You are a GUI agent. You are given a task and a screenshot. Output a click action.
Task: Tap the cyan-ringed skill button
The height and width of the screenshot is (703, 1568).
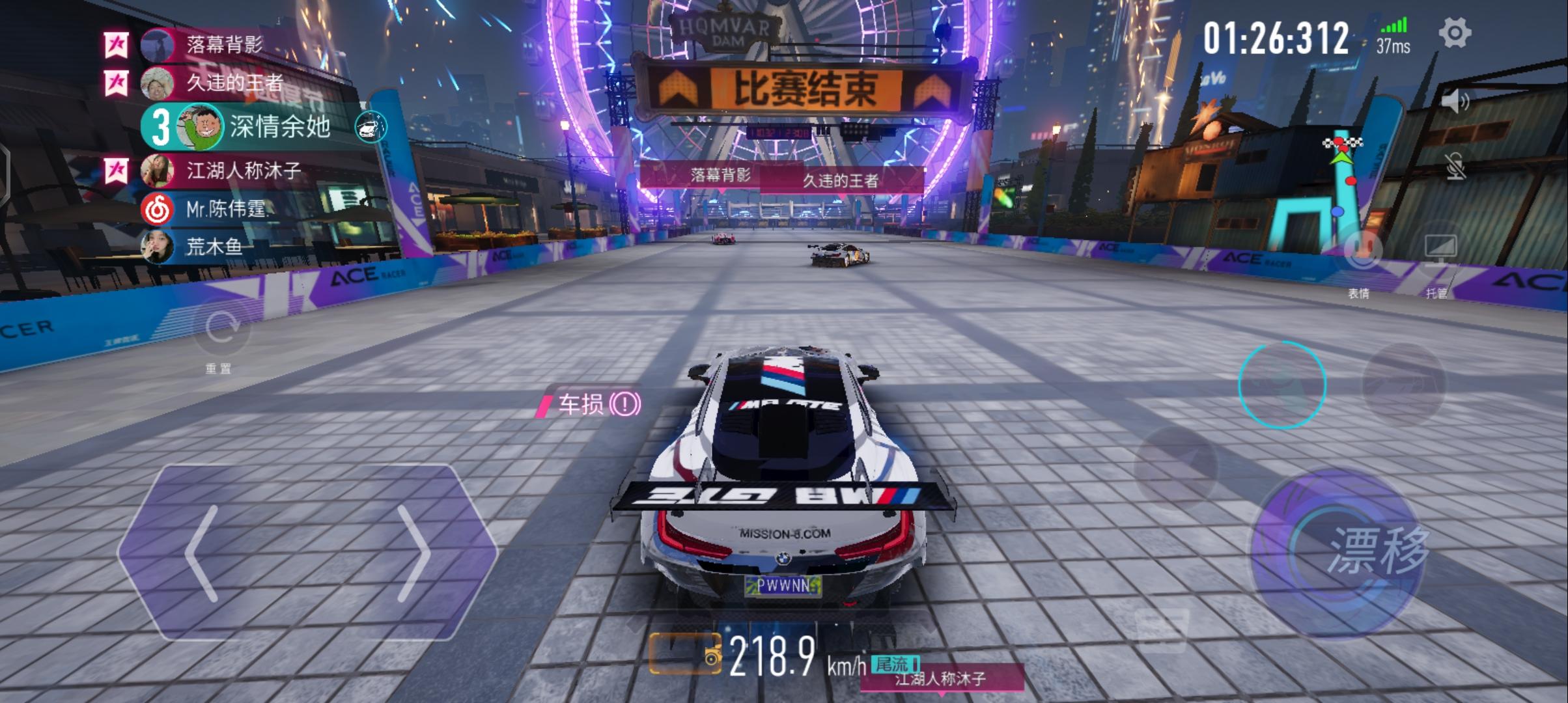[1282, 385]
